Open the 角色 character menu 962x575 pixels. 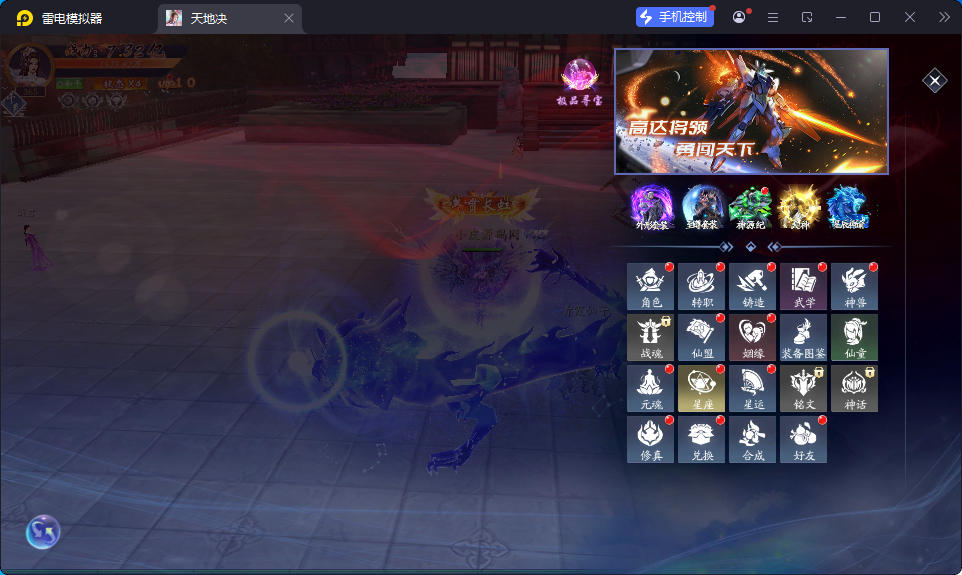click(x=651, y=286)
